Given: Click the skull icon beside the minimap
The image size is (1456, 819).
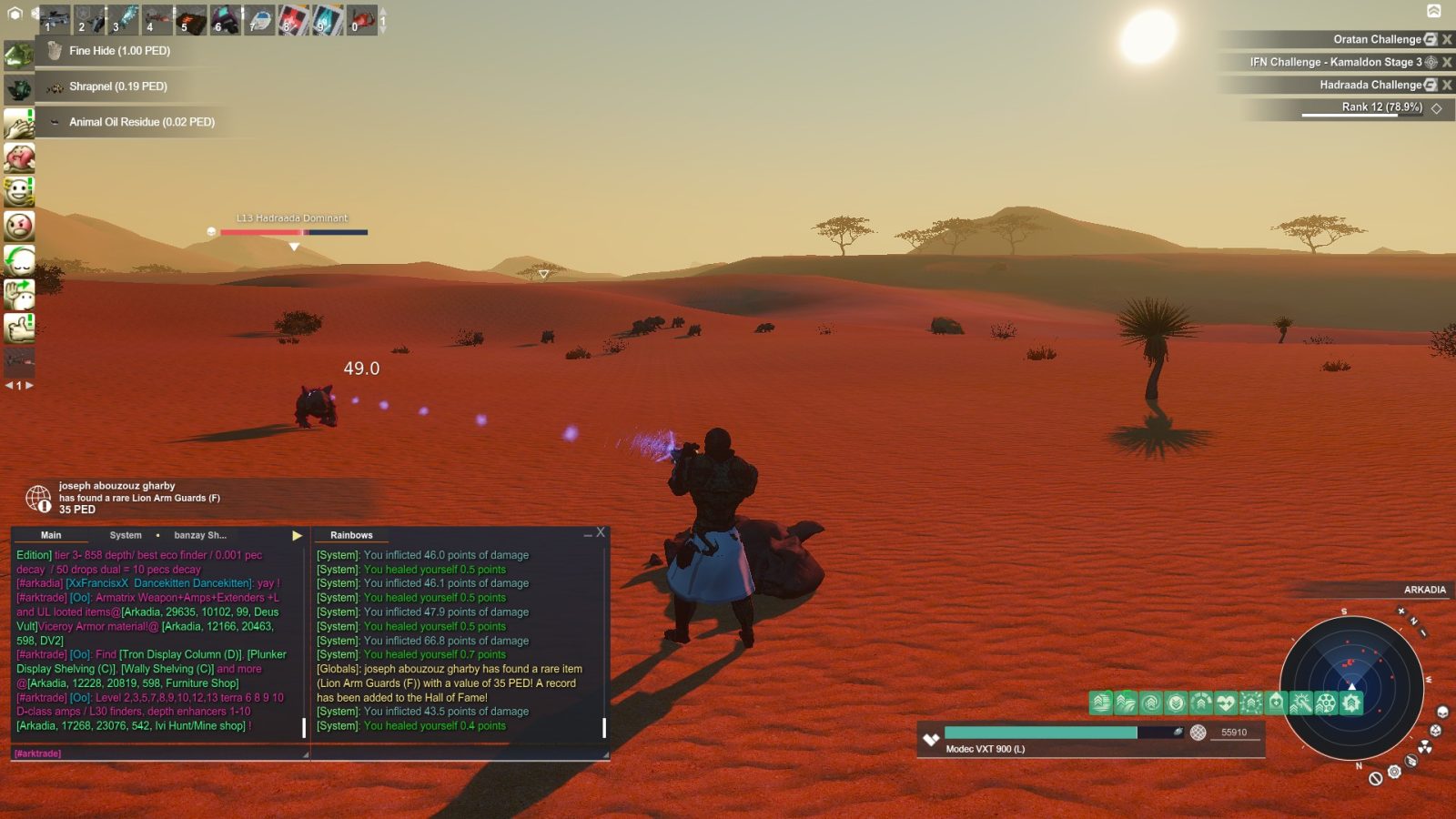Looking at the screenshot, I should click(1442, 712).
